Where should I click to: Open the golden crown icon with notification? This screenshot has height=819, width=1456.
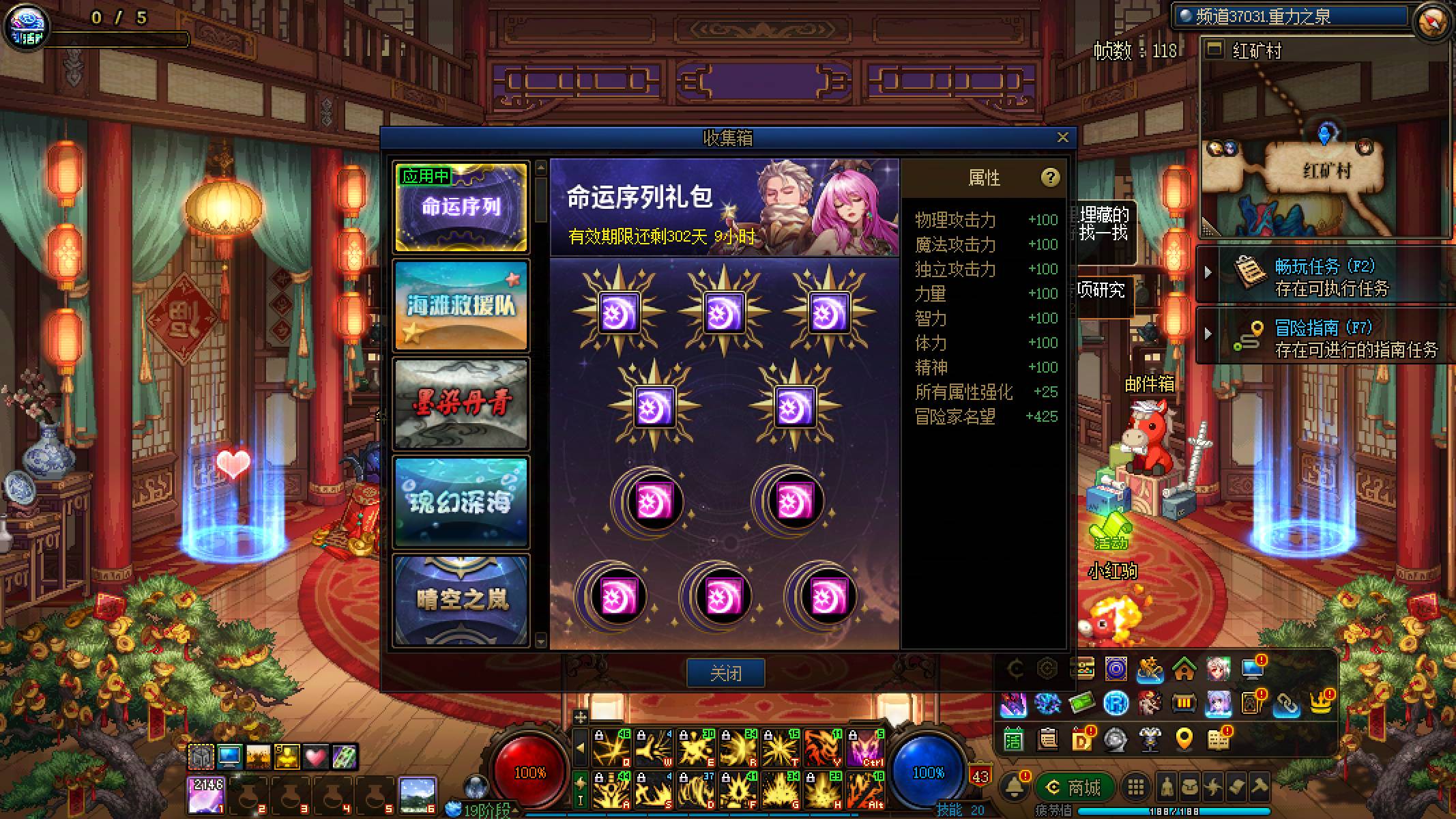pyautogui.click(x=1322, y=703)
